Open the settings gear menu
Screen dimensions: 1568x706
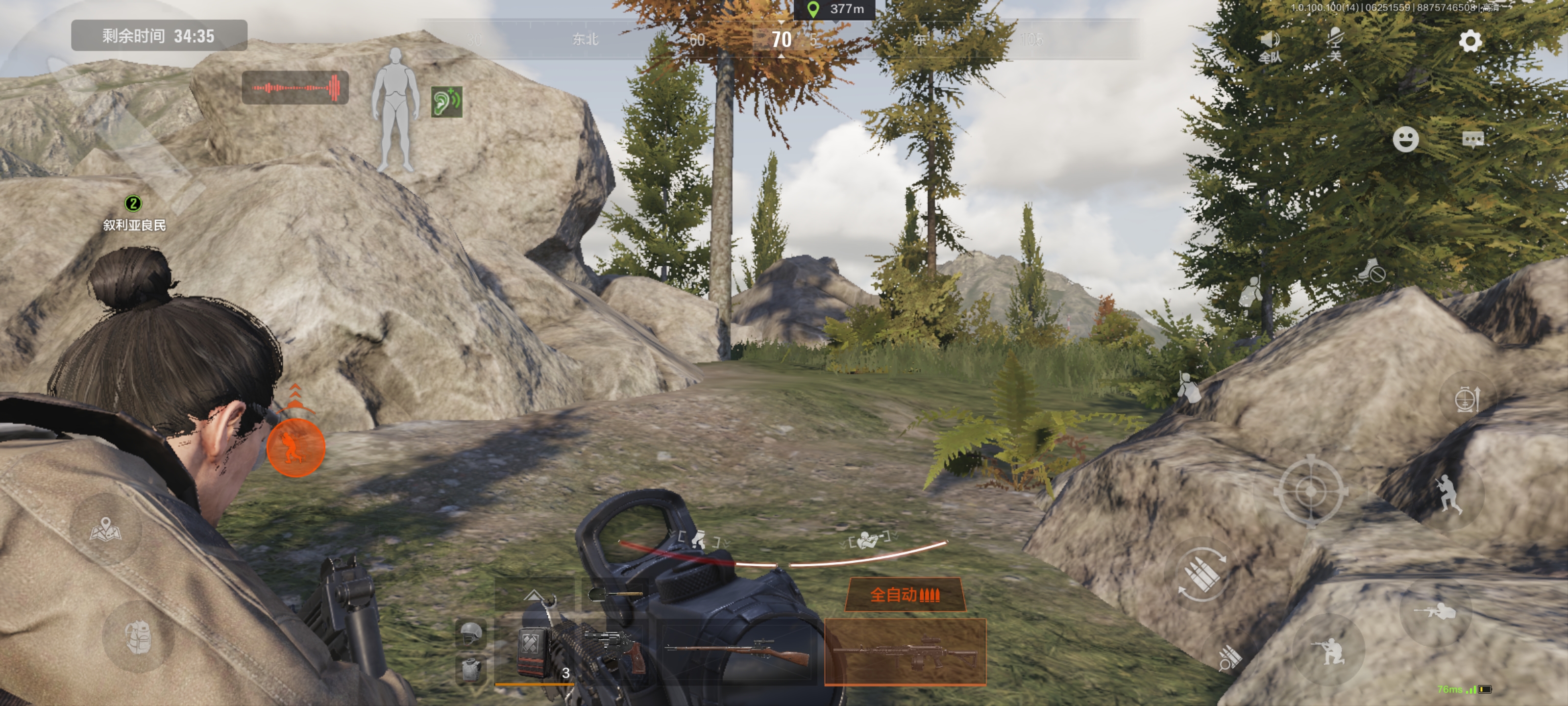(1470, 41)
